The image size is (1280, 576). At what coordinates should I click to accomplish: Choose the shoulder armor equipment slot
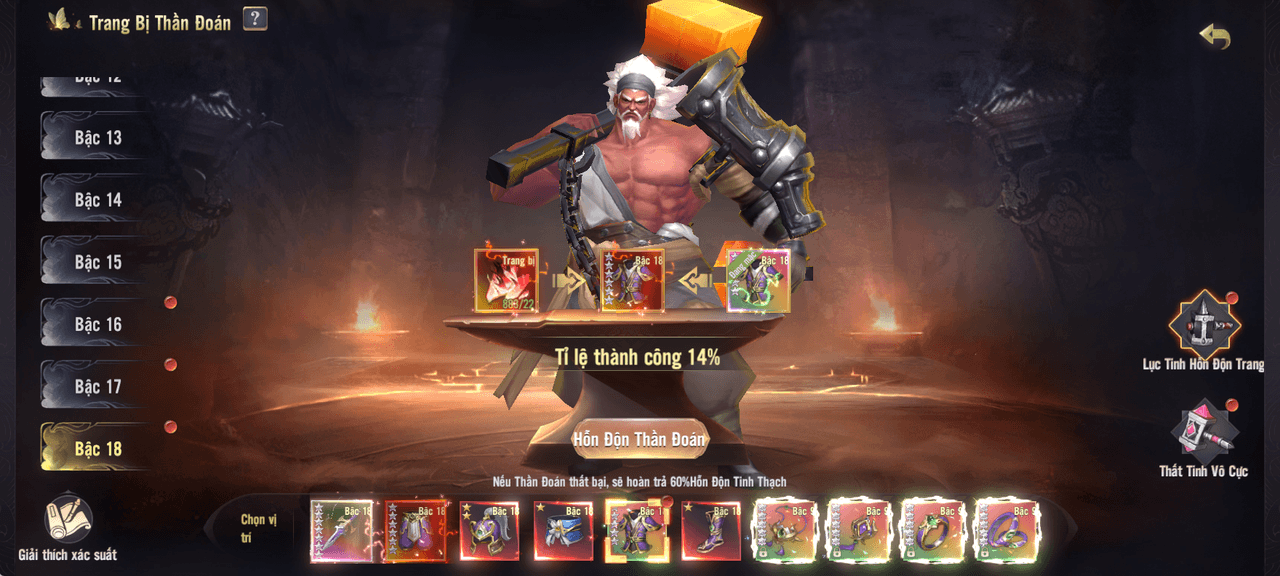(x=415, y=530)
